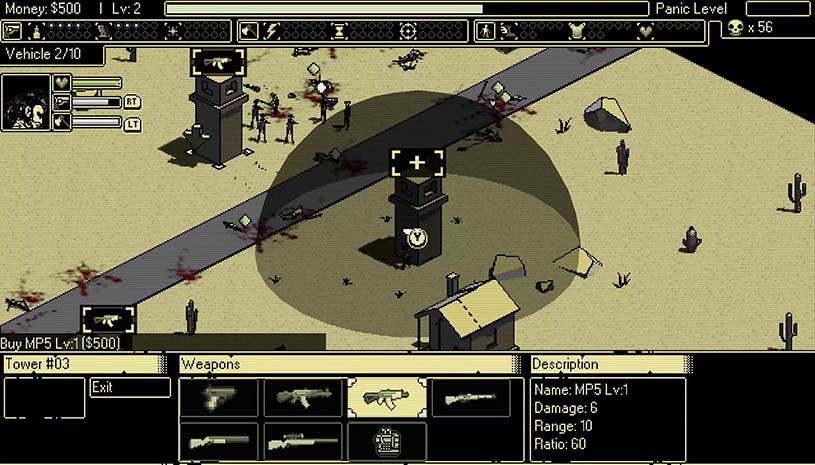This screenshot has width=815, height=465.
Task: Click the plus marker on the selected tower
Action: coord(417,162)
